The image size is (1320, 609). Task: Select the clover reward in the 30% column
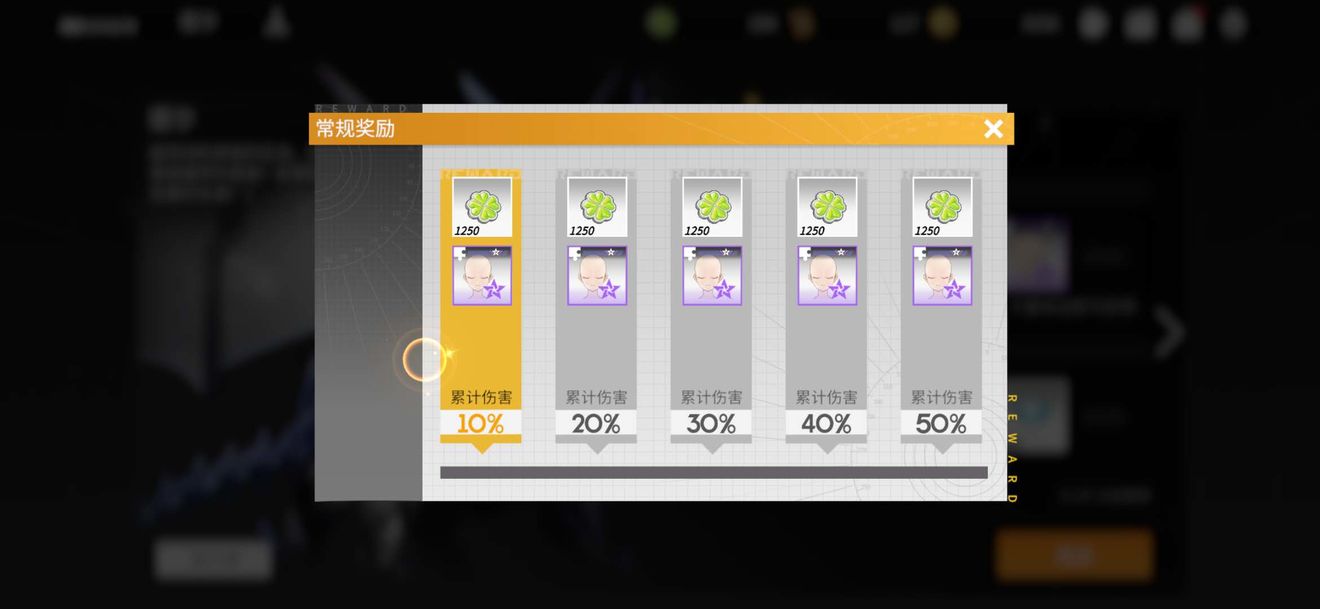(x=712, y=207)
